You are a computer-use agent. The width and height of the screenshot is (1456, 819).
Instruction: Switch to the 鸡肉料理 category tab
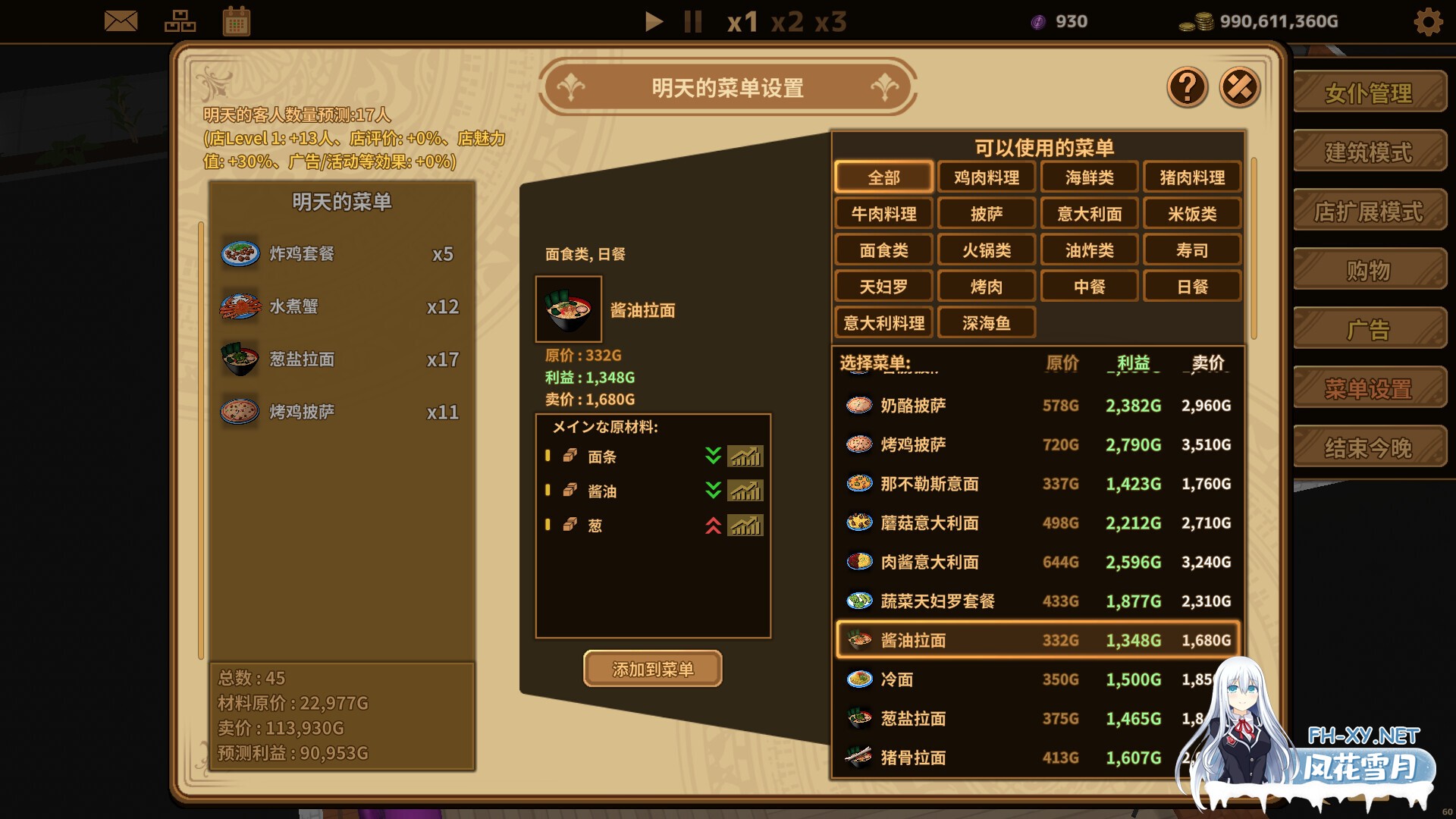(986, 177)
